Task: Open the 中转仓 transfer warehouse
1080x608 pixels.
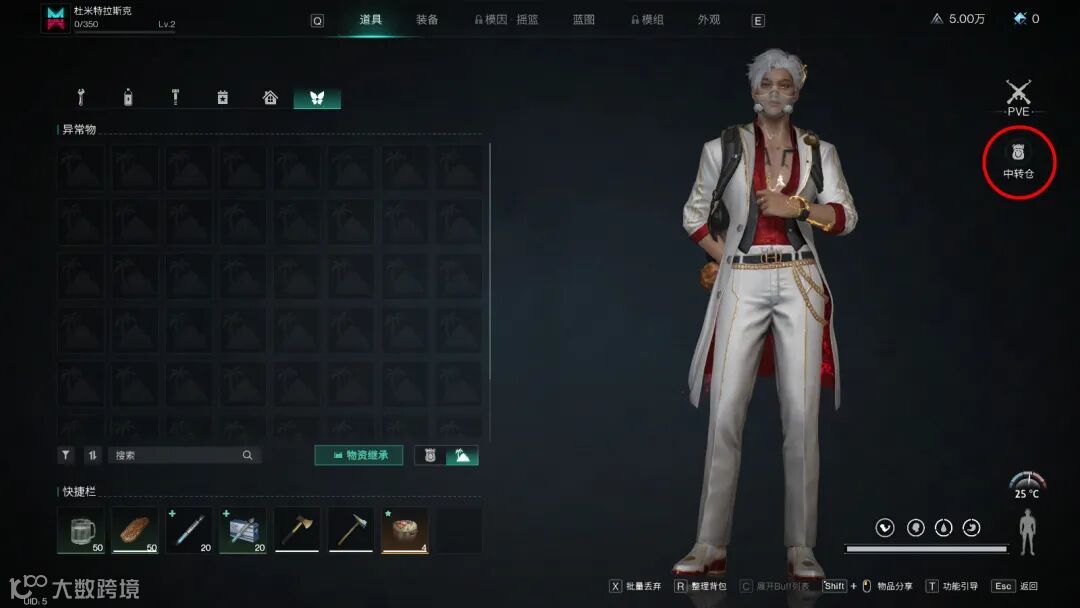Action: pos(1018,160)
